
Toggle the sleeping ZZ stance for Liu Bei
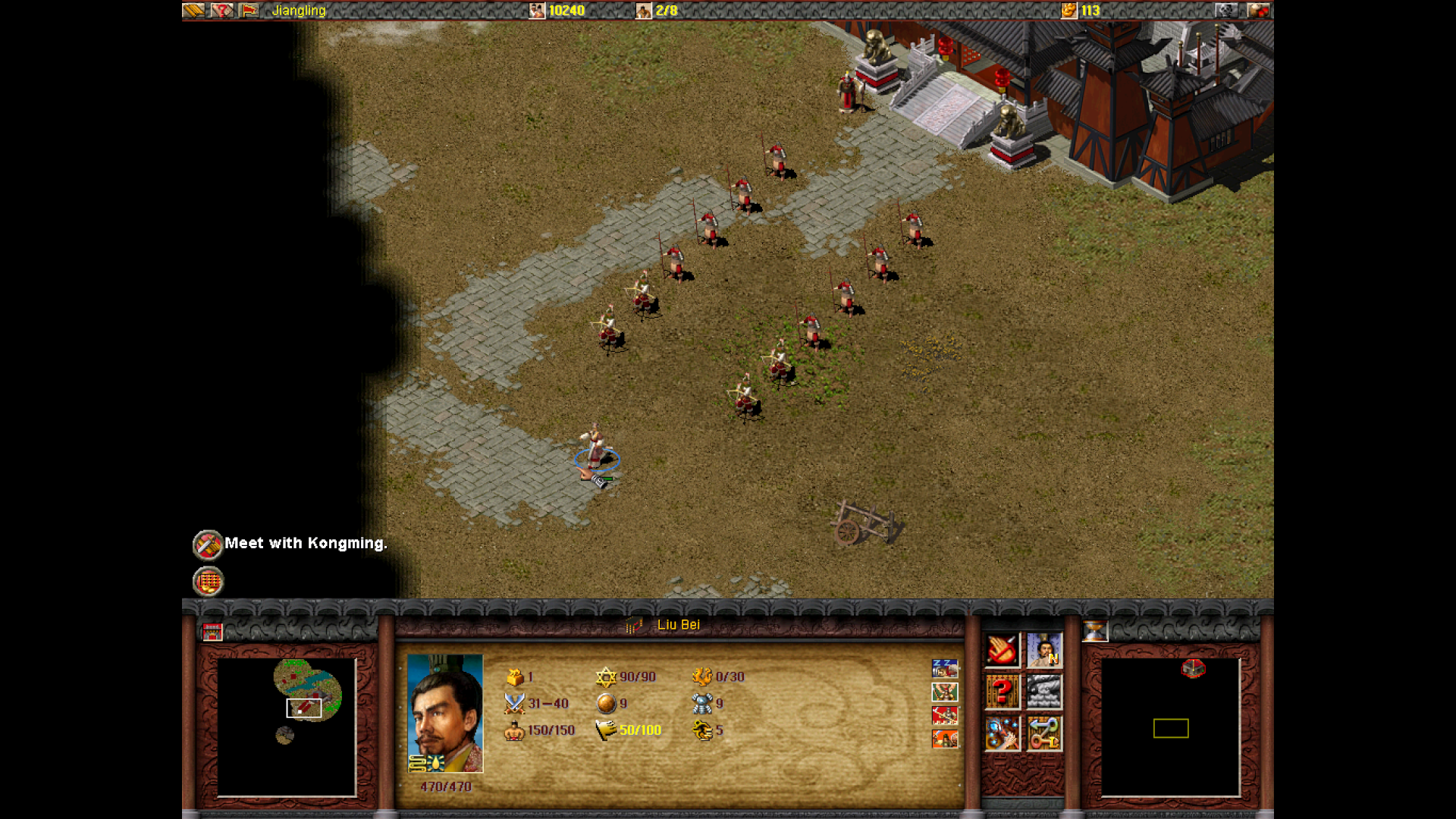pos(944,668)
